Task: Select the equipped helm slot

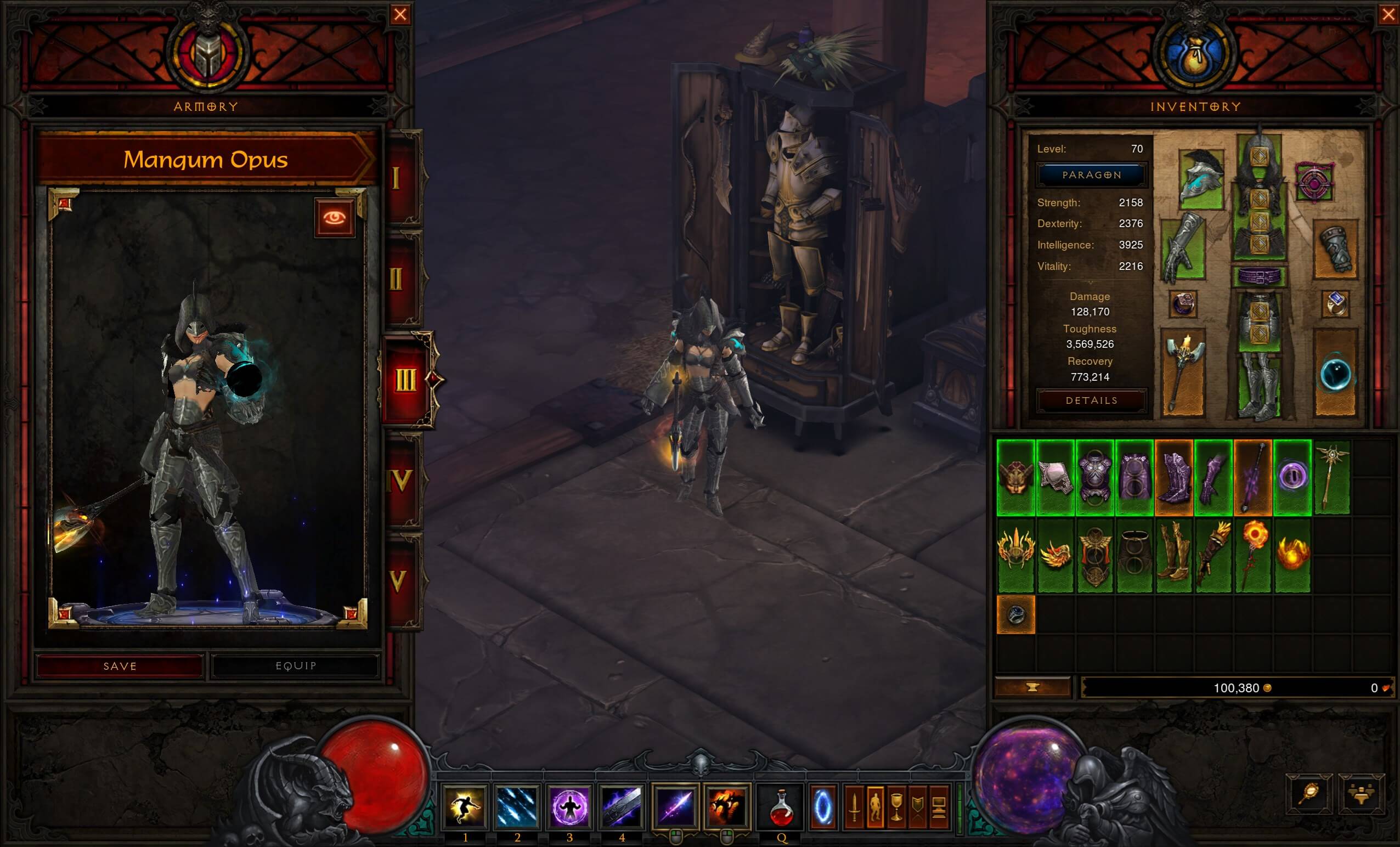Action: [1201, 179]
